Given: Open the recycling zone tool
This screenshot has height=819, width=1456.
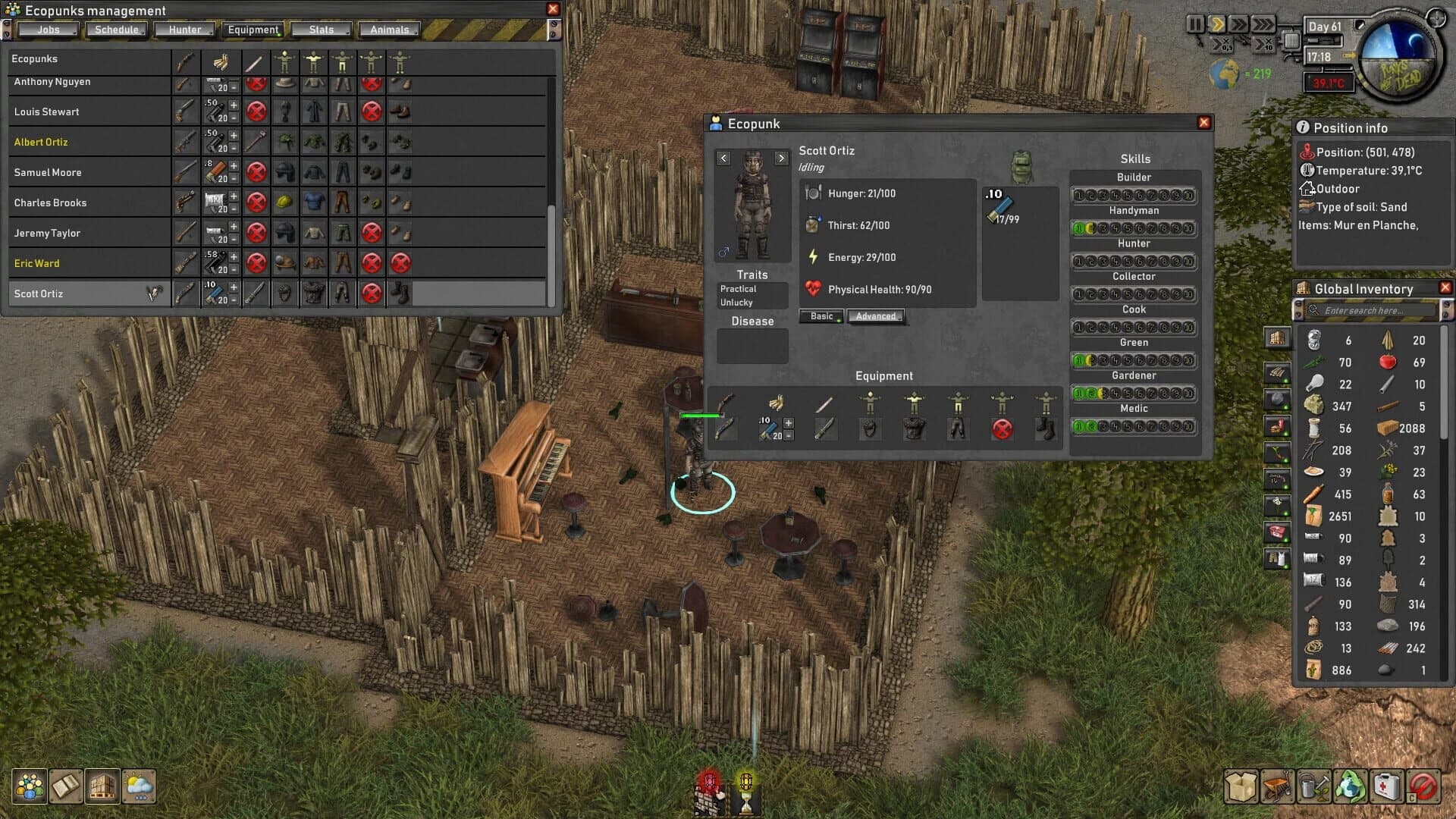Looking at the screenshot, I should (1351, 786).
